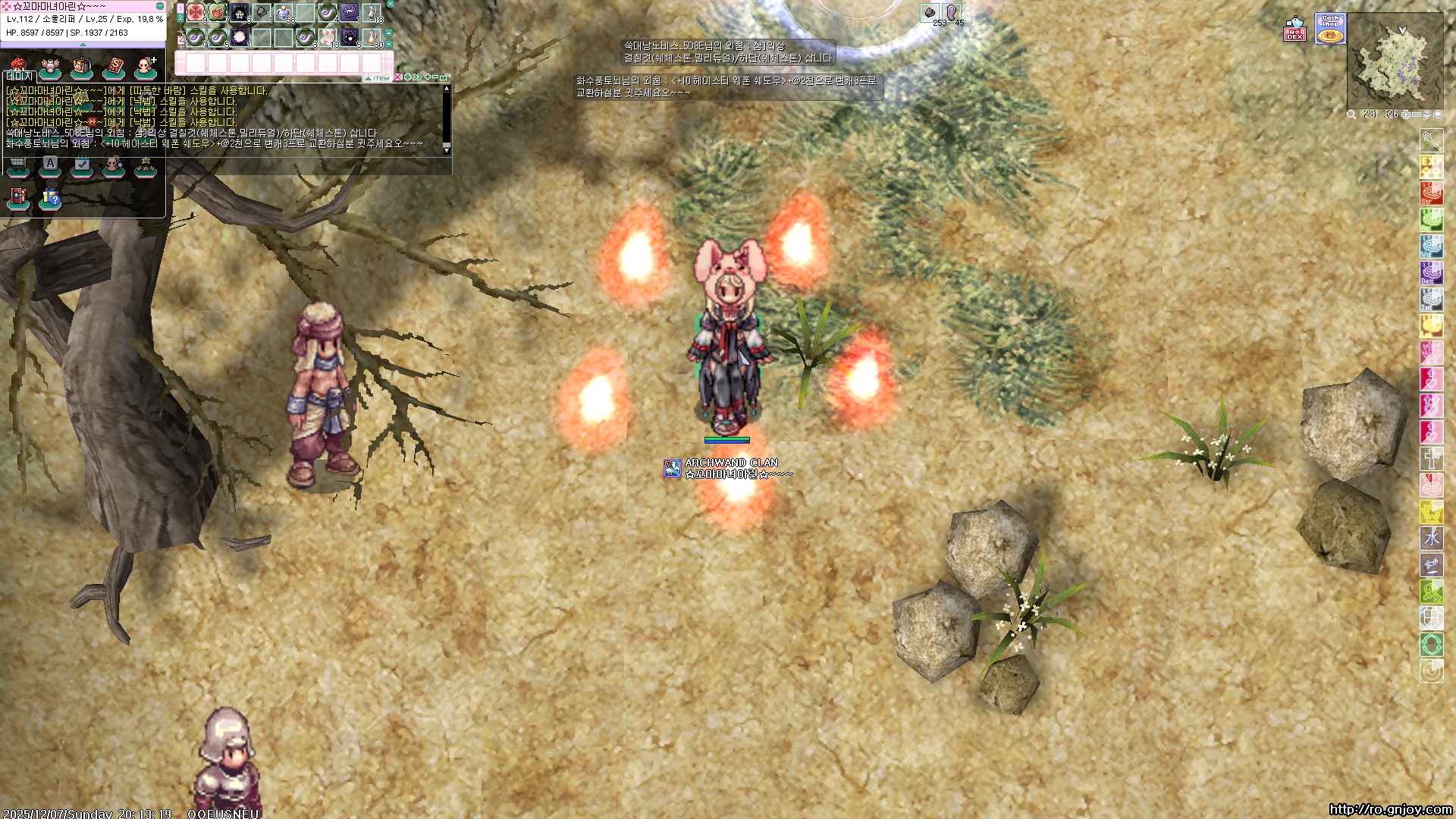Select the EXP boost buff icon
Image resolution: width=1456 pixels, height=819 pixels.
coord(1431,167)
